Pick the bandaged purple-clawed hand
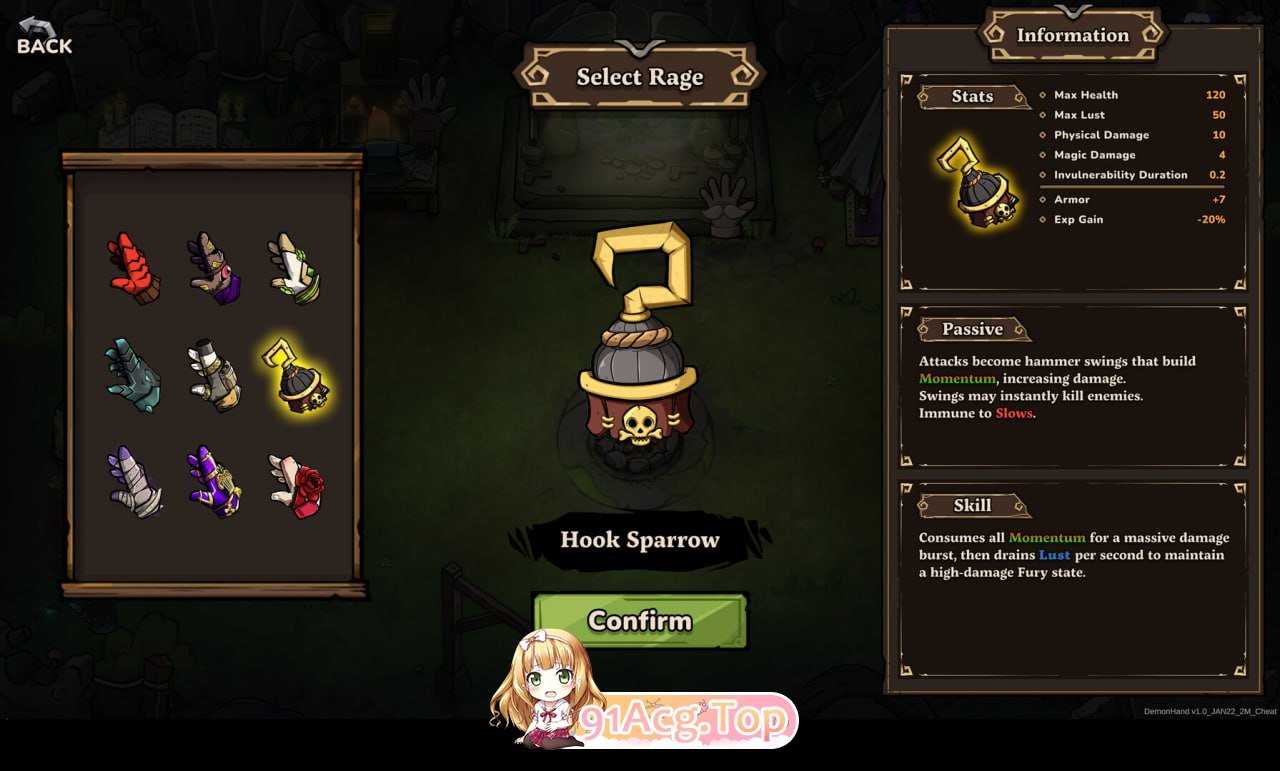The width and height of the screenshot is (1280, 771). (x=135, y=481)
